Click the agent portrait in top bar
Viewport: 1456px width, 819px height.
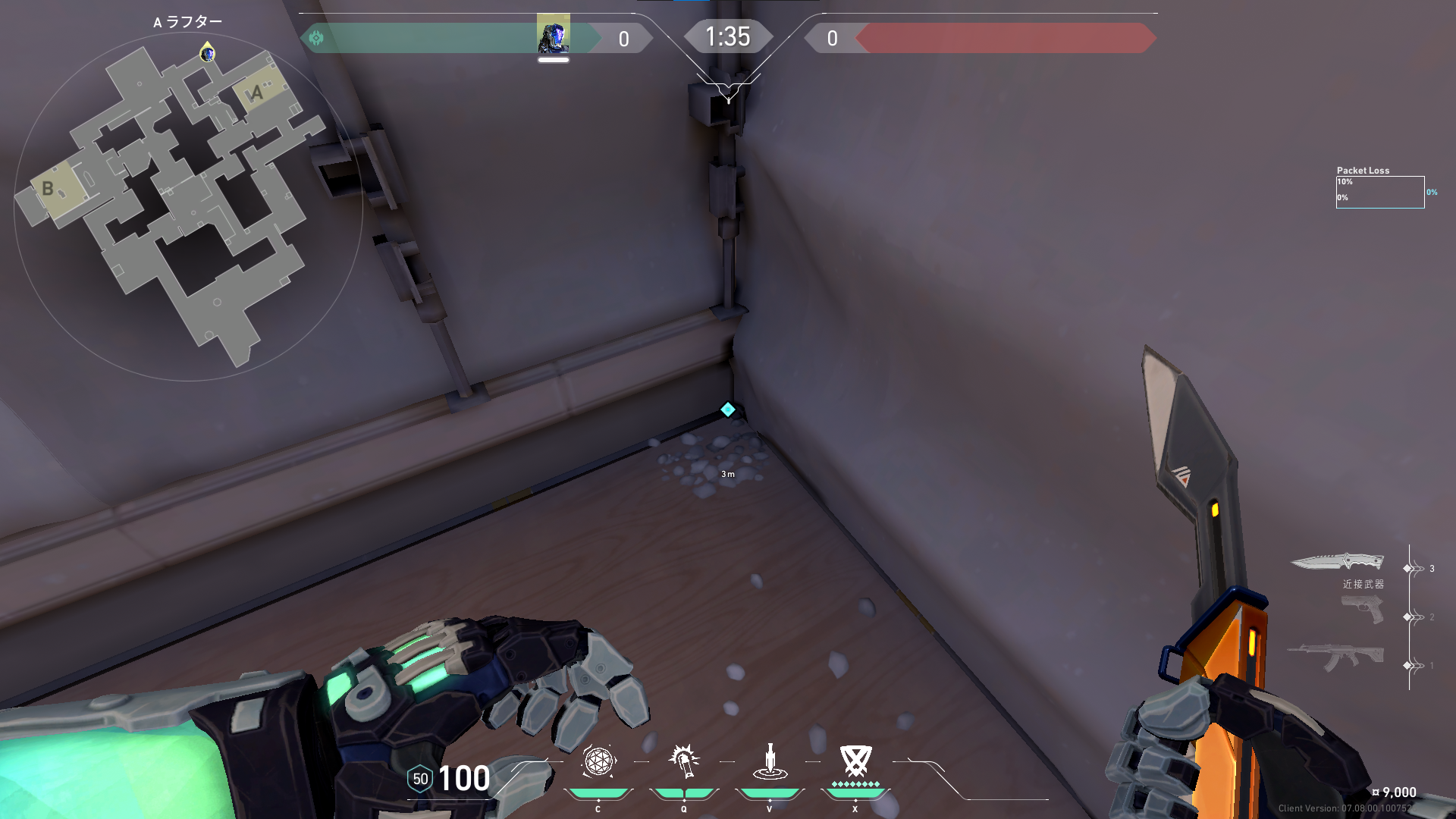553,35
